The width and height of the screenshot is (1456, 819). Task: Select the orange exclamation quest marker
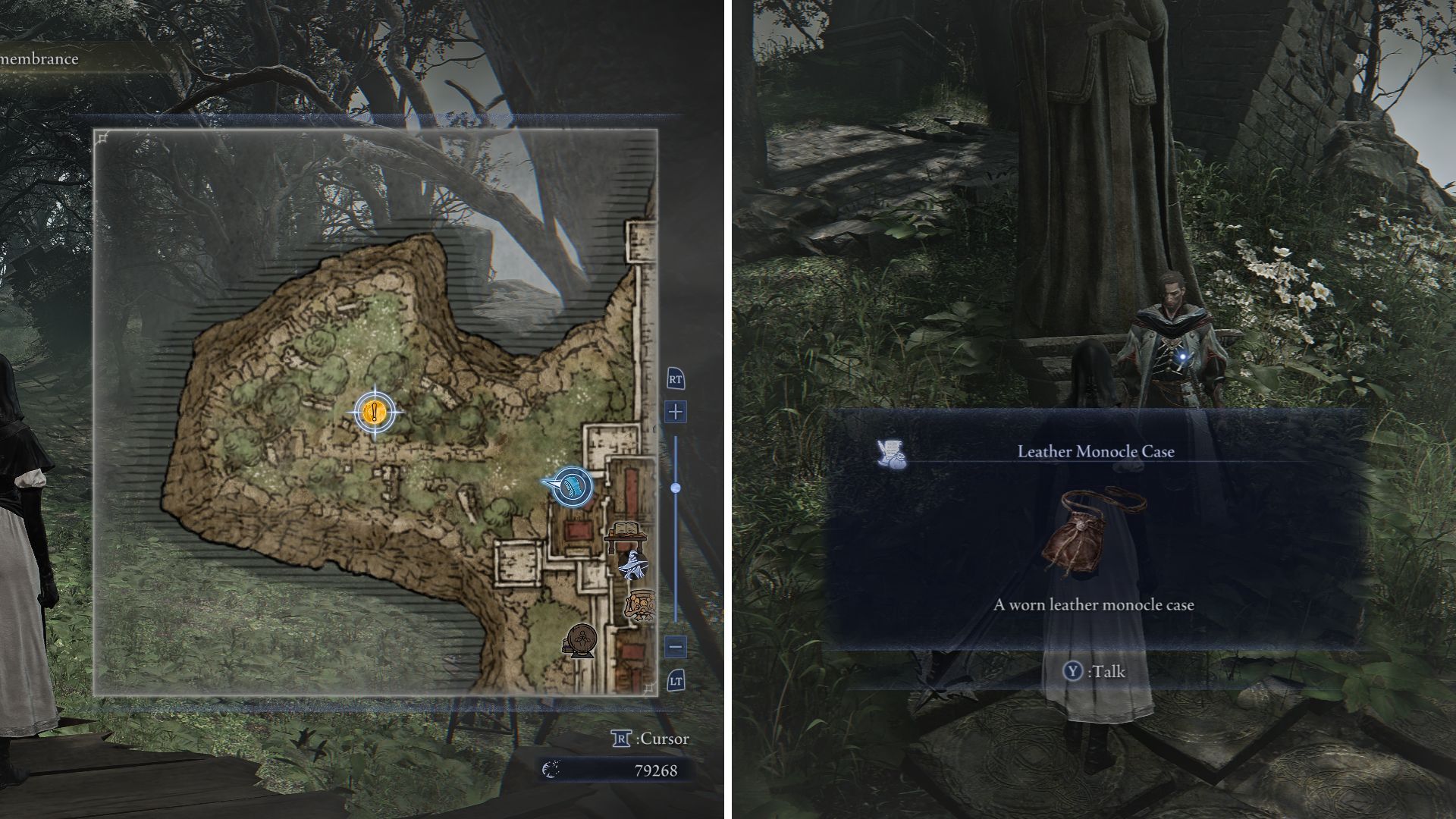375,413
